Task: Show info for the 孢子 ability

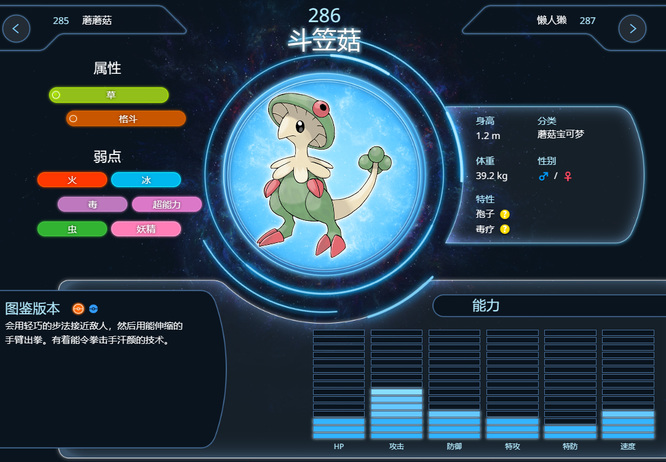Action: point(505,214)
